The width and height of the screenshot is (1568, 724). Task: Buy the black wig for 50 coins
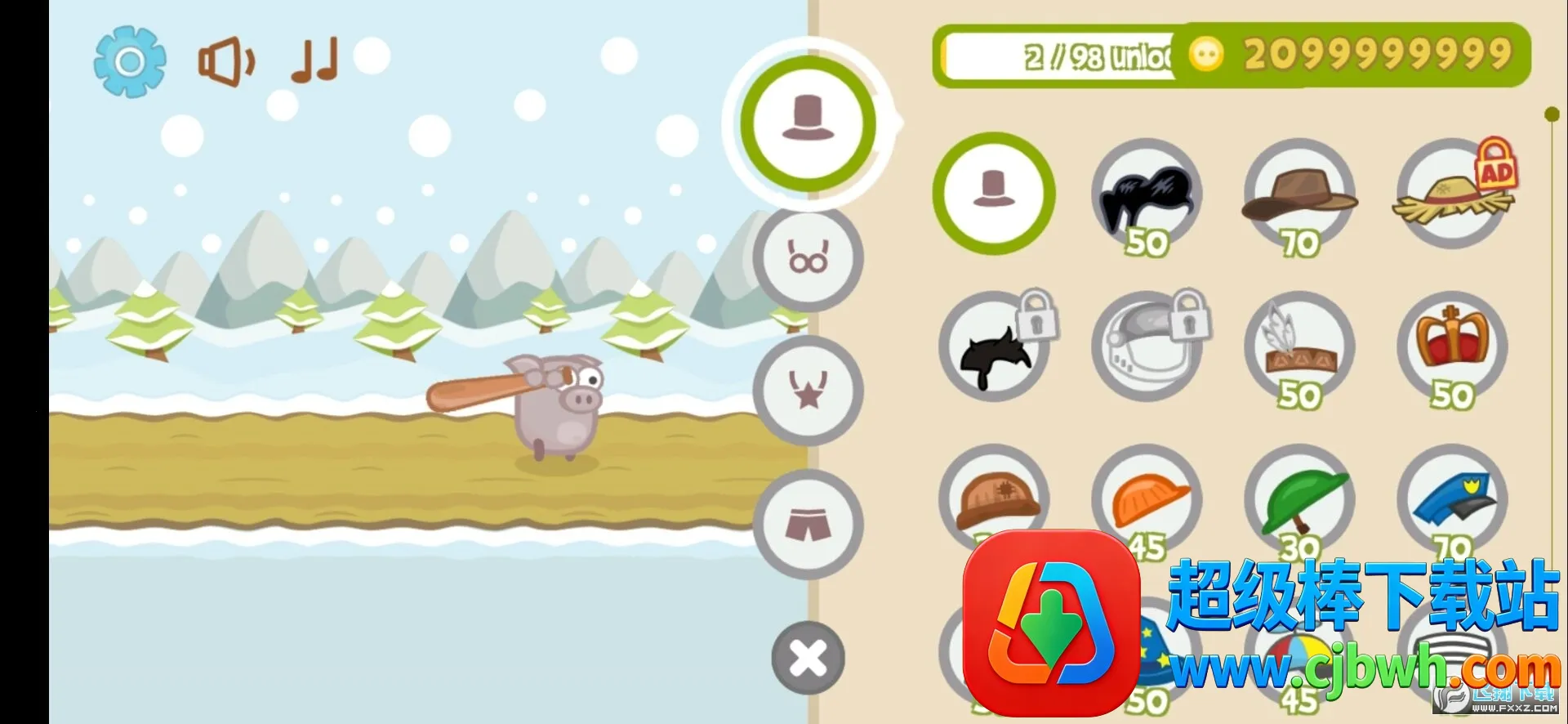(x=1146, y=196)
